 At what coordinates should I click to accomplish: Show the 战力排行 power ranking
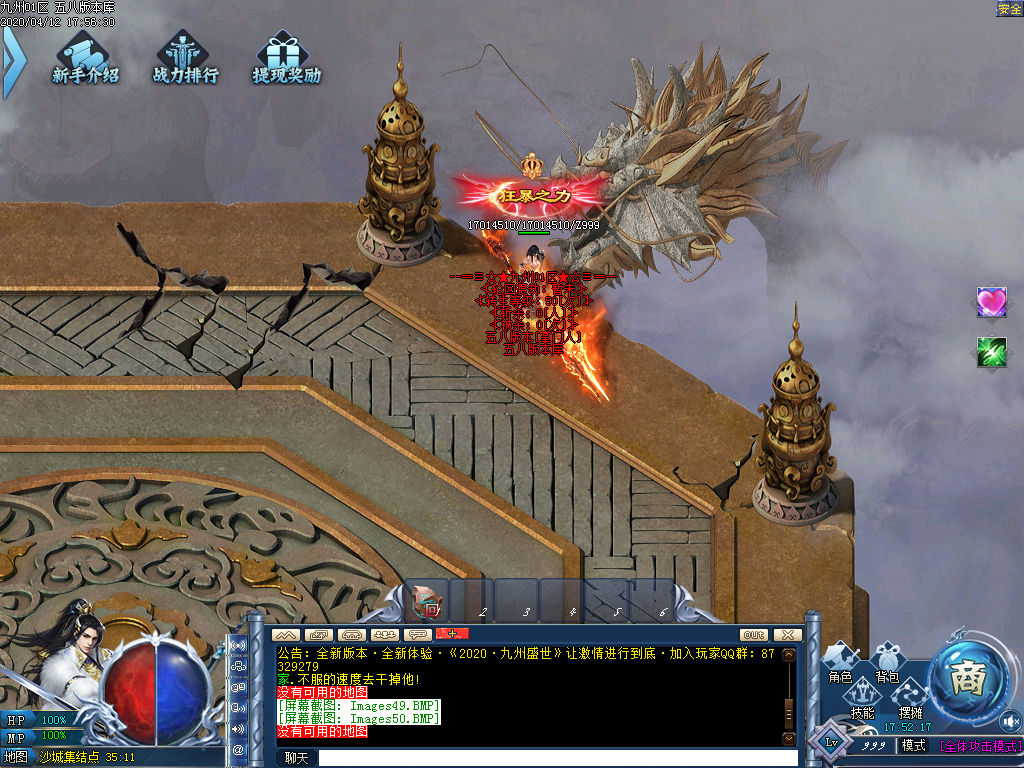coord(185,58)
